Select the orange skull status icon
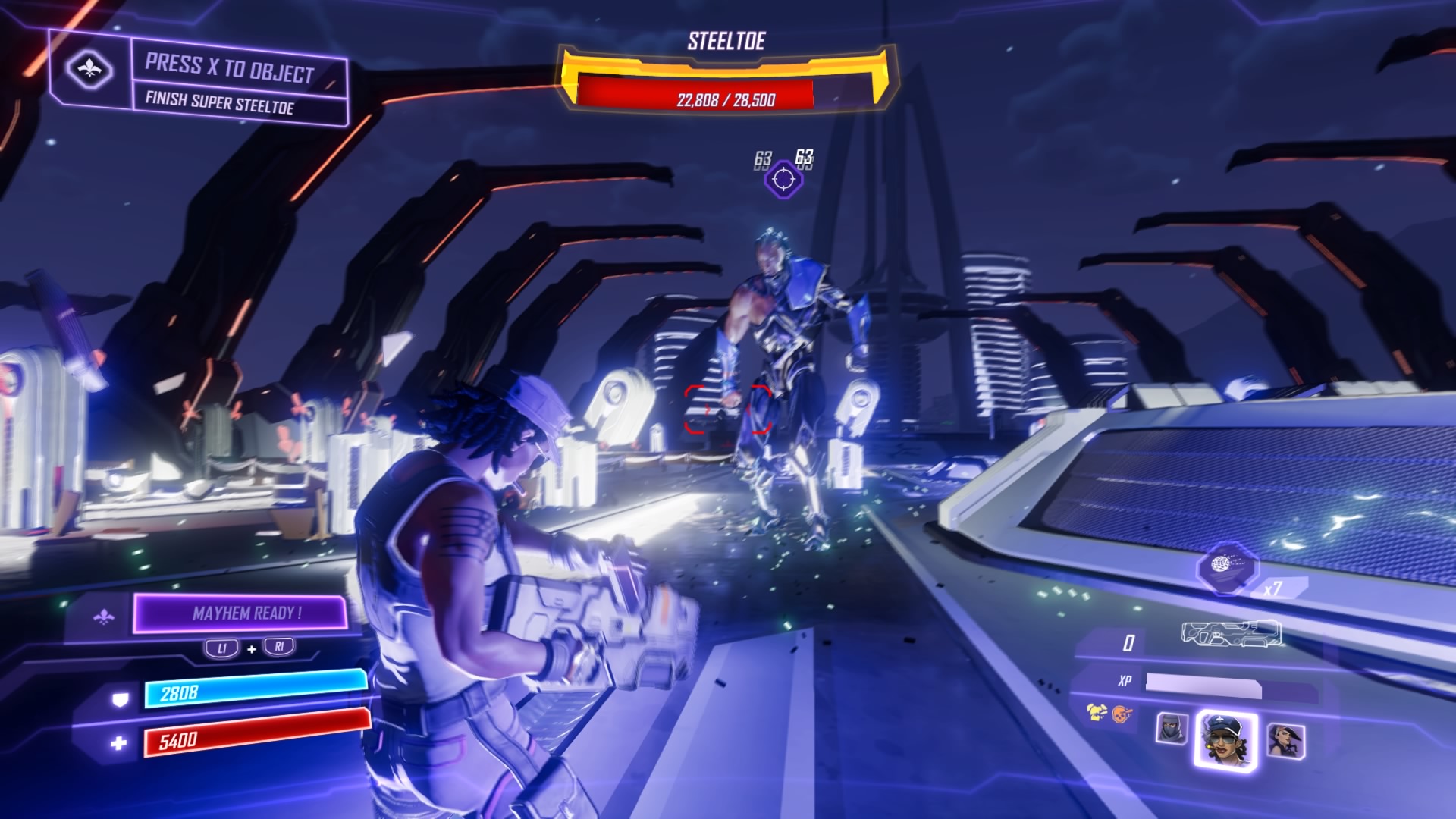Image resolution: width=1456 pixels, height=819 pixels. coord(1122,713)
